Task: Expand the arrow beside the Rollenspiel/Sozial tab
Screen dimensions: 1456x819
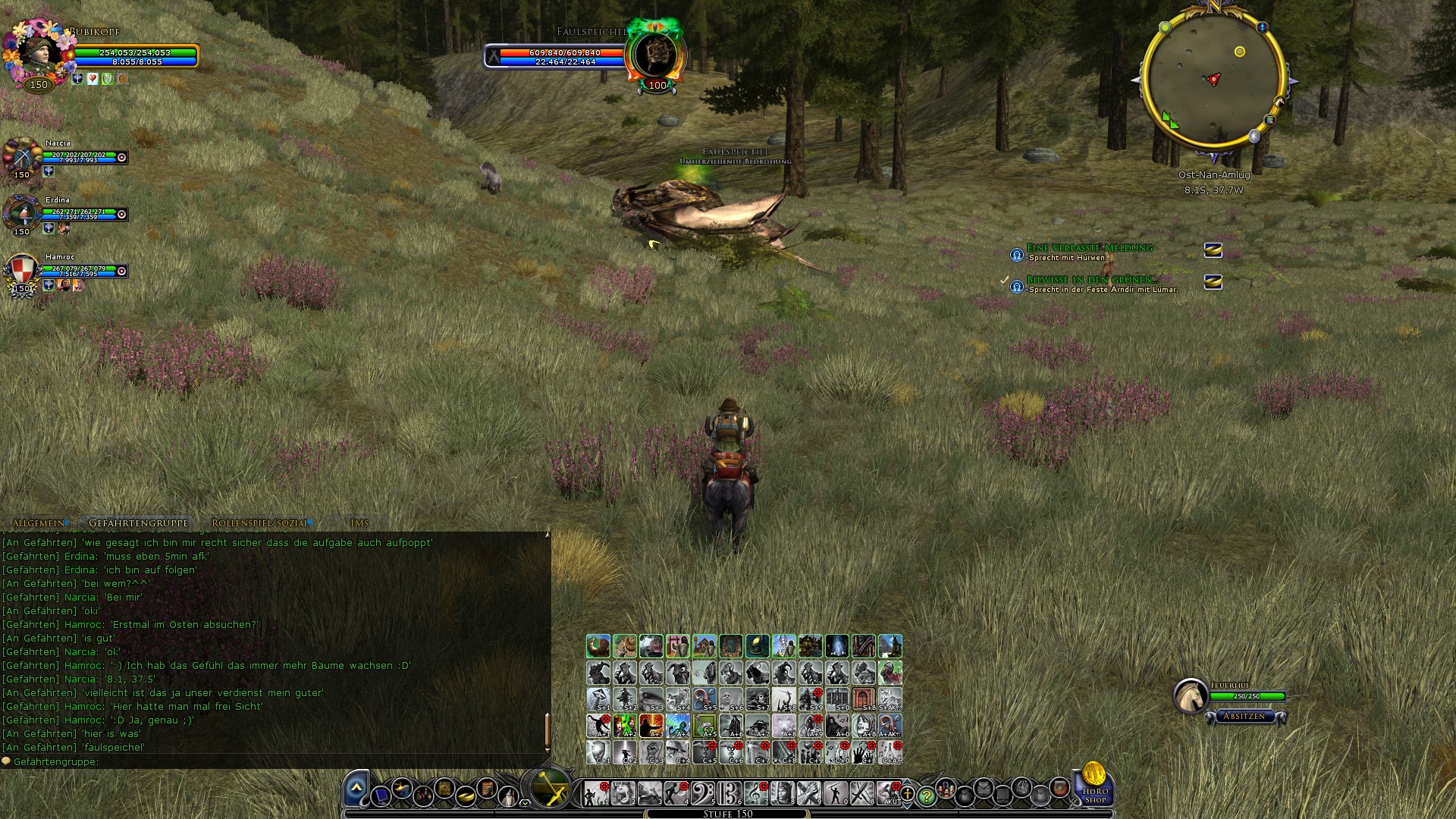Action: point(312,522)
